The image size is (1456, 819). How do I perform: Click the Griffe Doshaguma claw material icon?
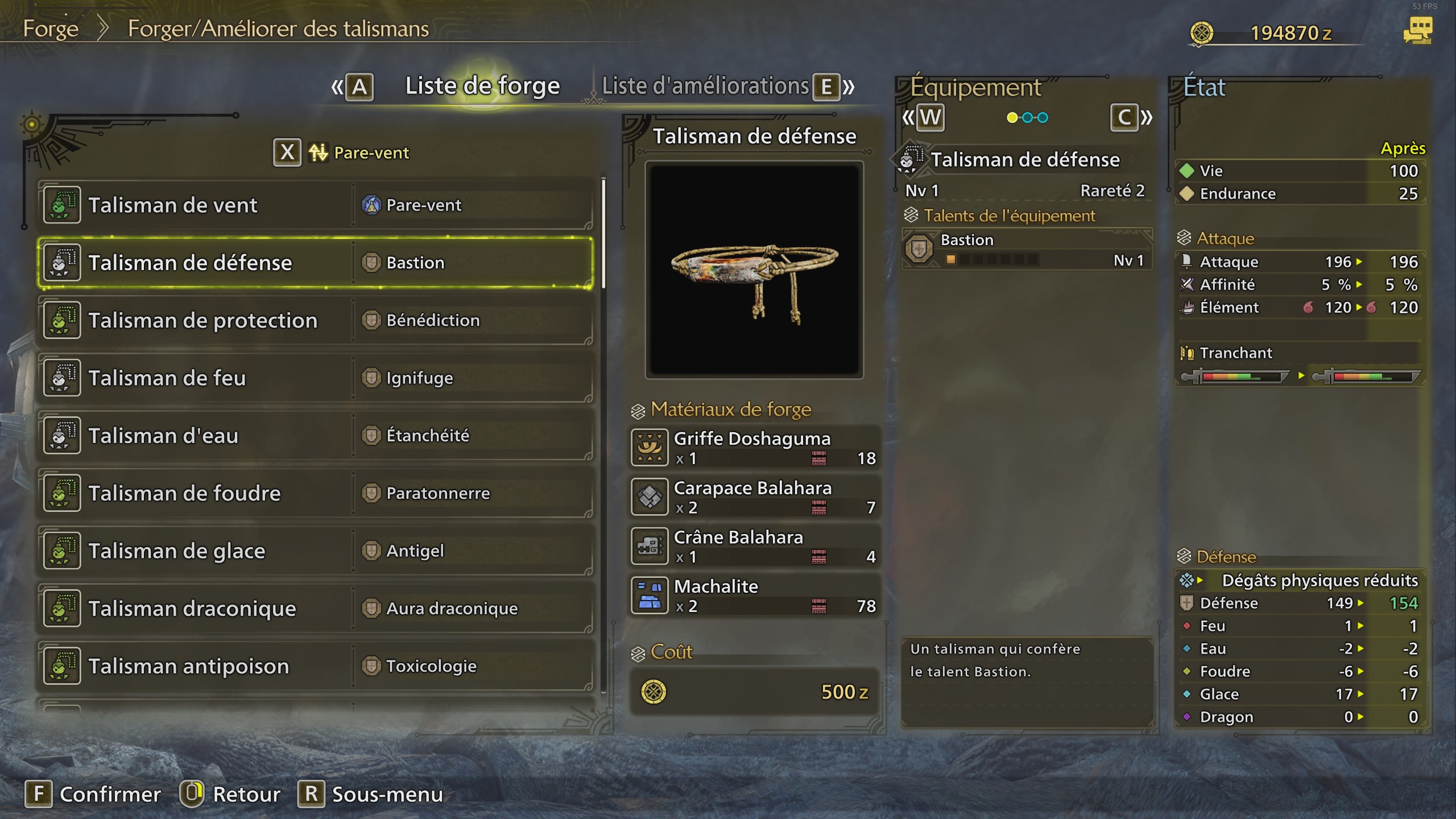click(x=650, y=446)
